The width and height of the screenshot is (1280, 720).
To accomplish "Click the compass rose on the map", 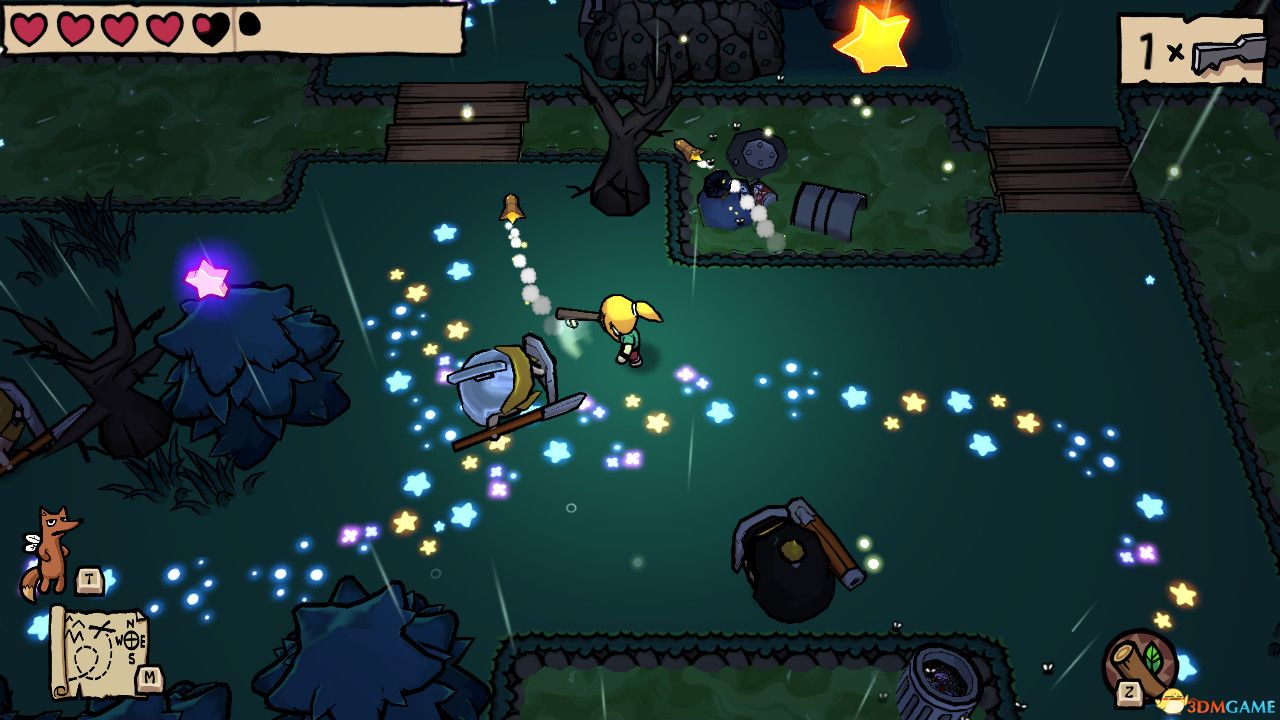I will click(131, 639).
